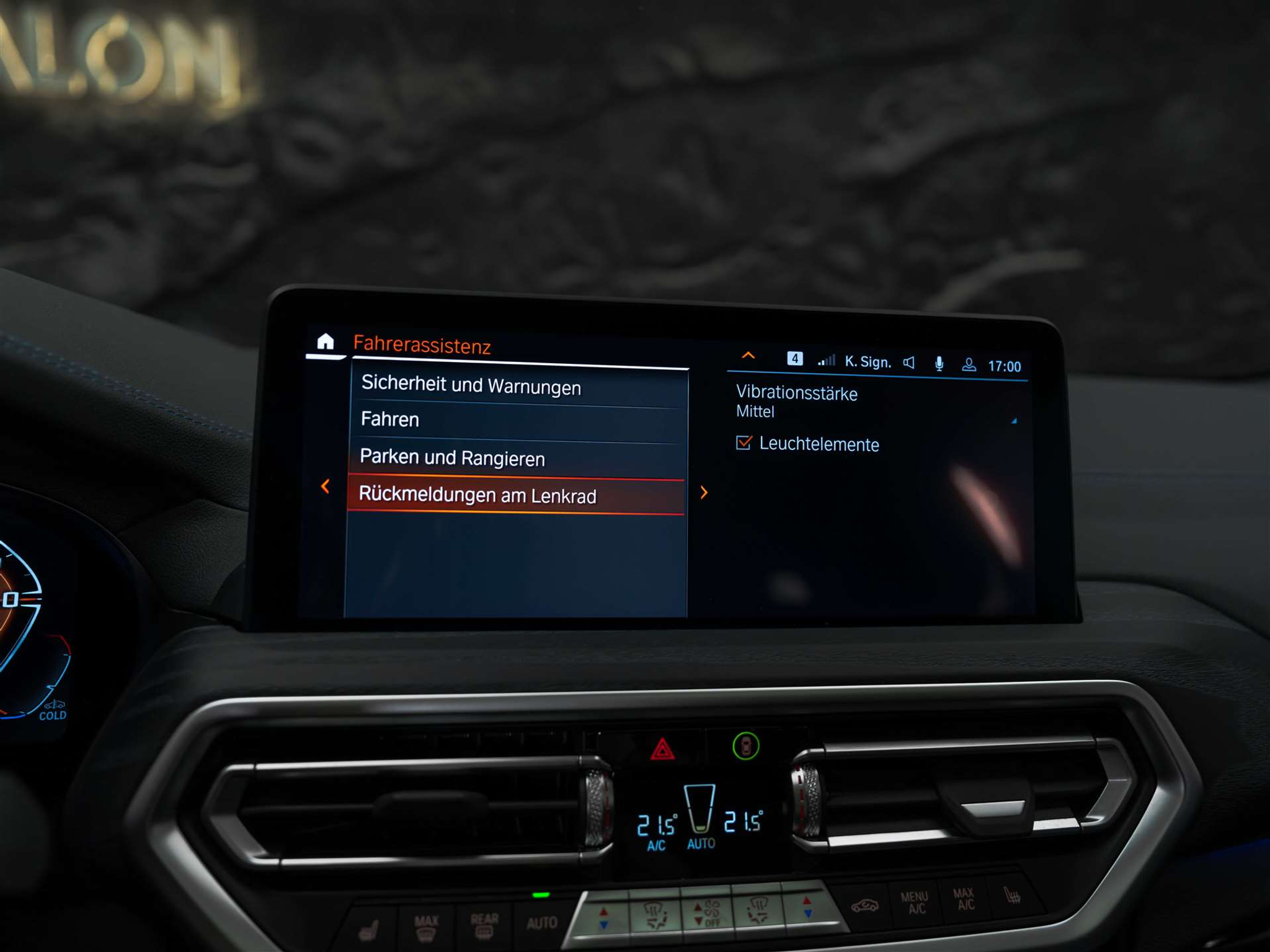Open the Vibrationsstärke dropdown
The image size is (1270, 952).
tap(876, 402)
